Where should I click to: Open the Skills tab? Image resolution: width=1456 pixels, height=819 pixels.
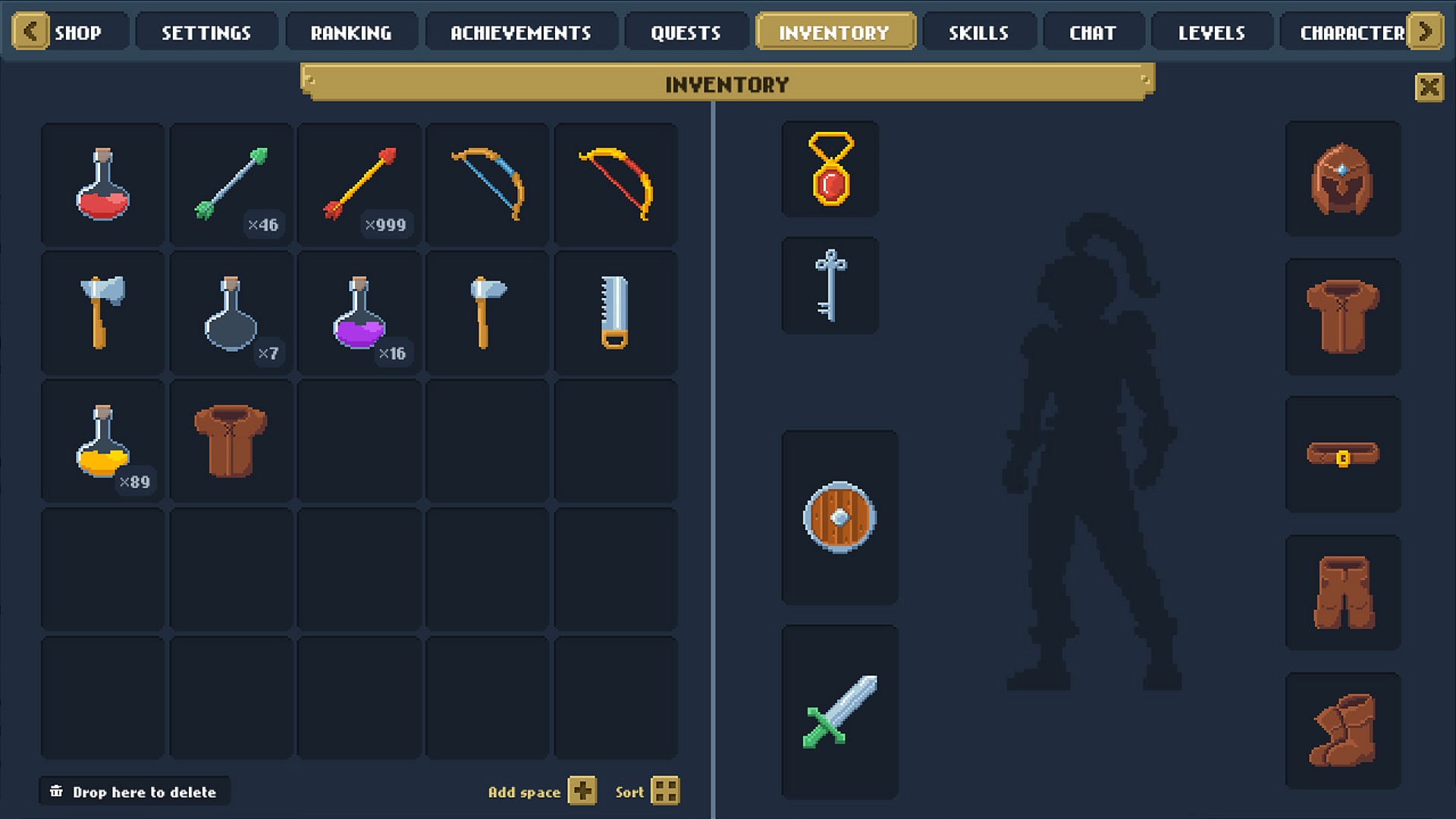(x=979, y=31)
